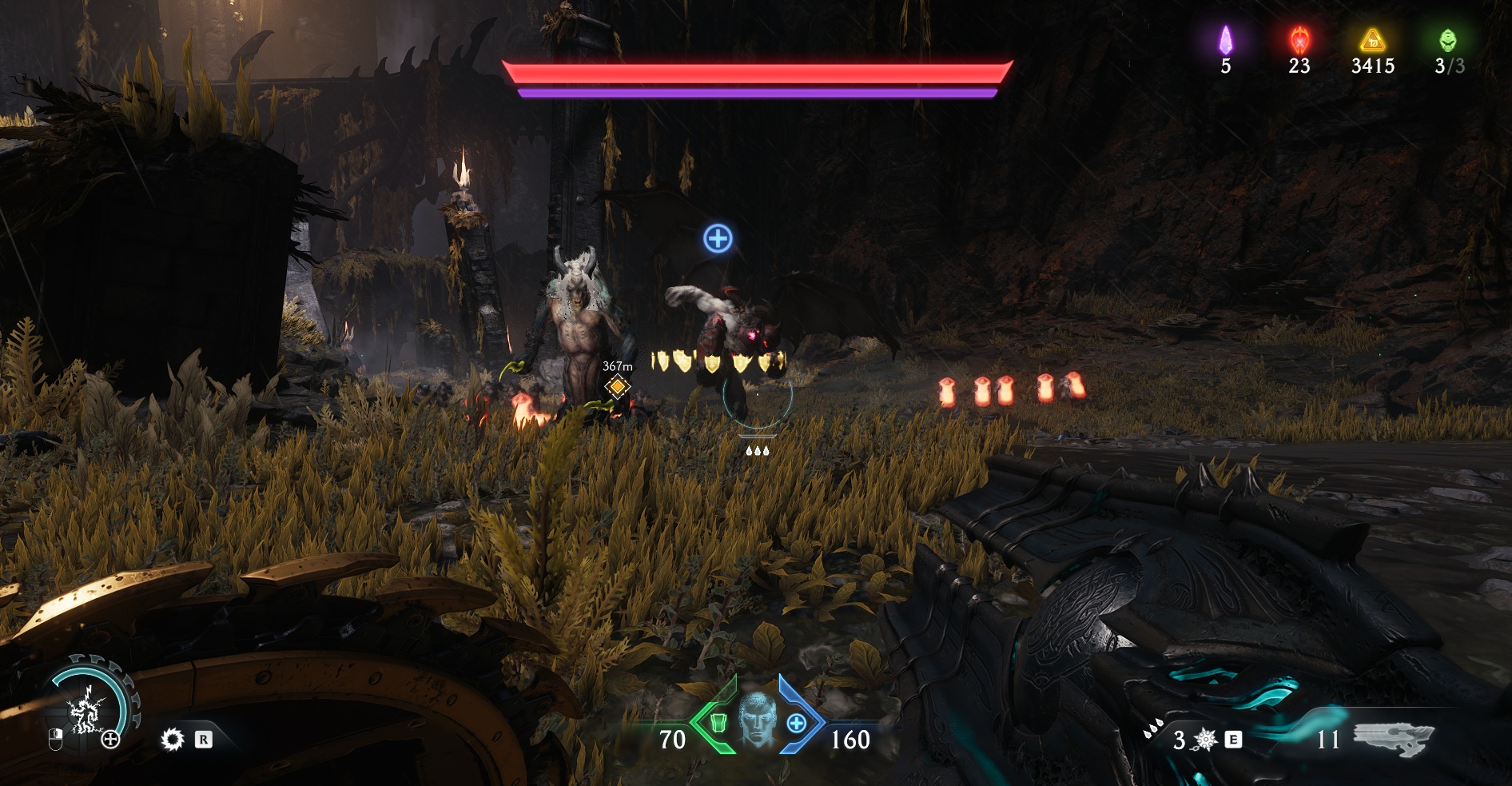Click the blue health cross icon
Viewport: 1512px width, 786px height.
[797, 724]
